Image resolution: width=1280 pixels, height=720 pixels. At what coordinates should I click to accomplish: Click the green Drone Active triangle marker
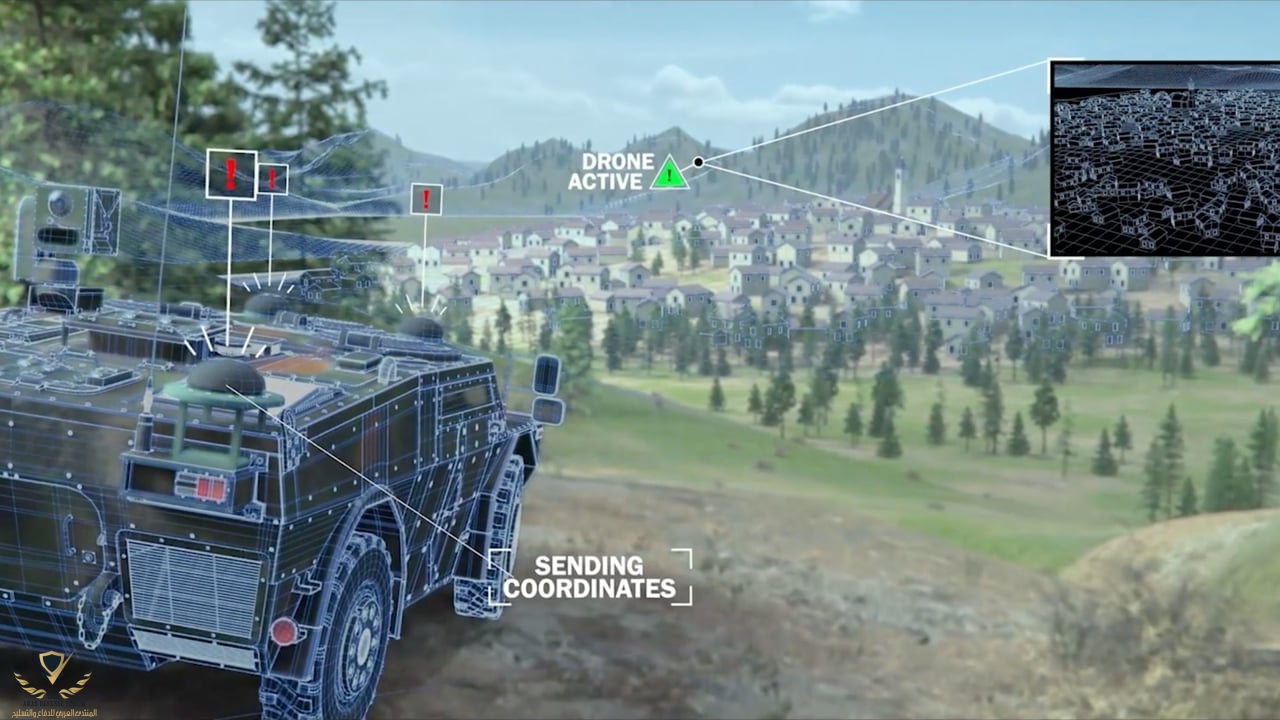coord(669,174)
